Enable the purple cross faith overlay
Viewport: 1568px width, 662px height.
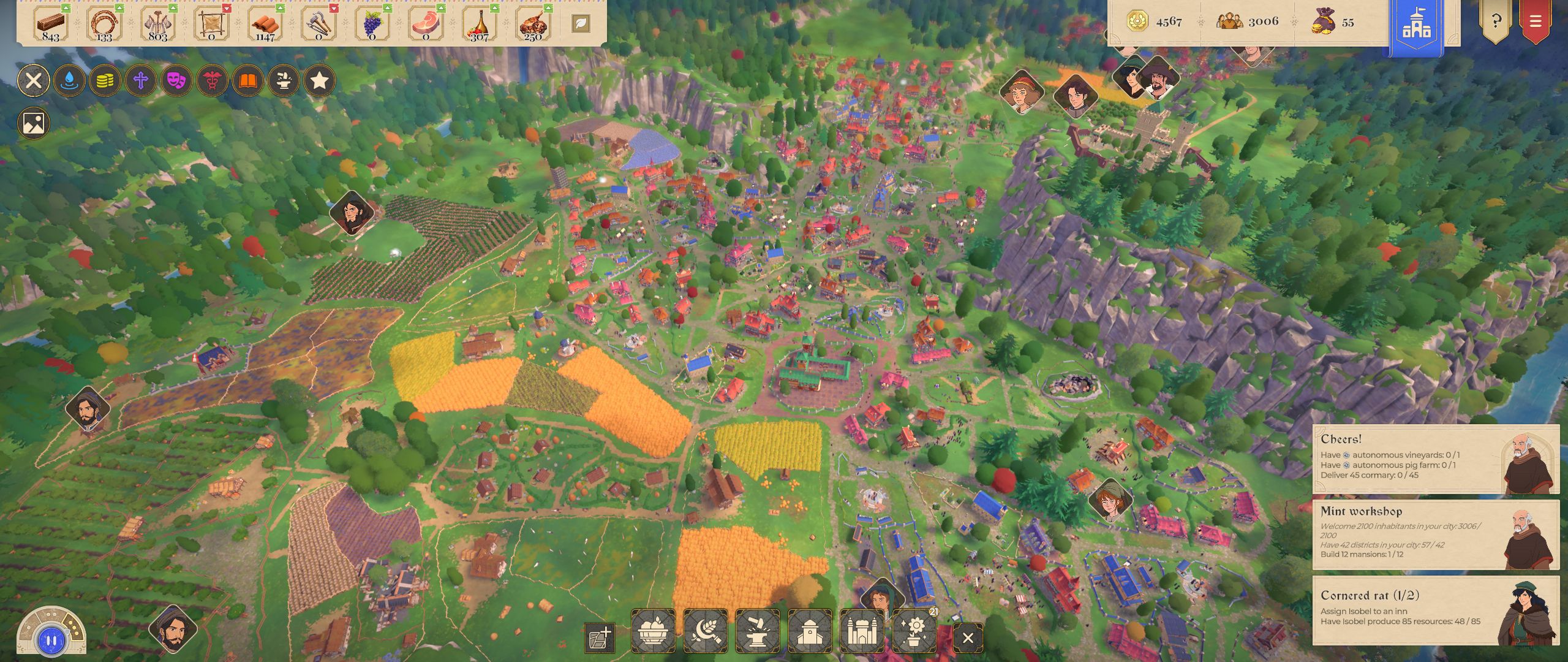click(141, 80)
